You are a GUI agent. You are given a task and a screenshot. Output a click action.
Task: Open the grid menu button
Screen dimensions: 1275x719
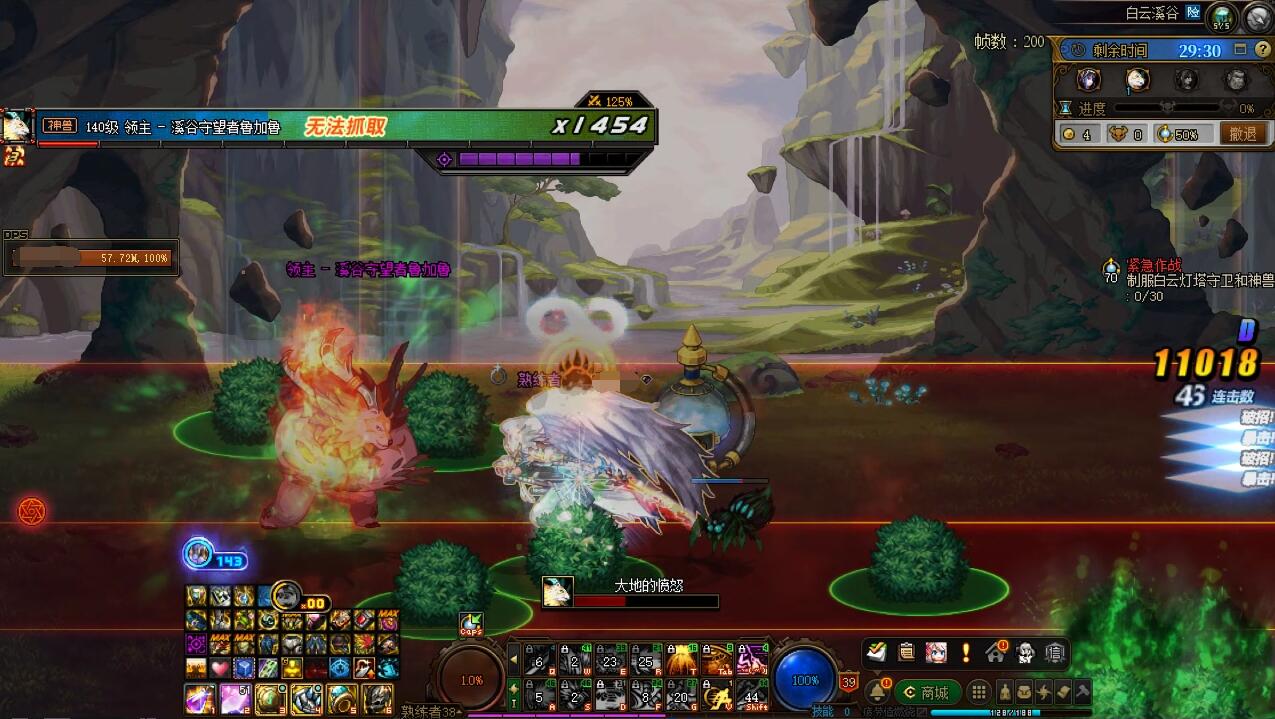pyautogui.click(x=979, y=692)
